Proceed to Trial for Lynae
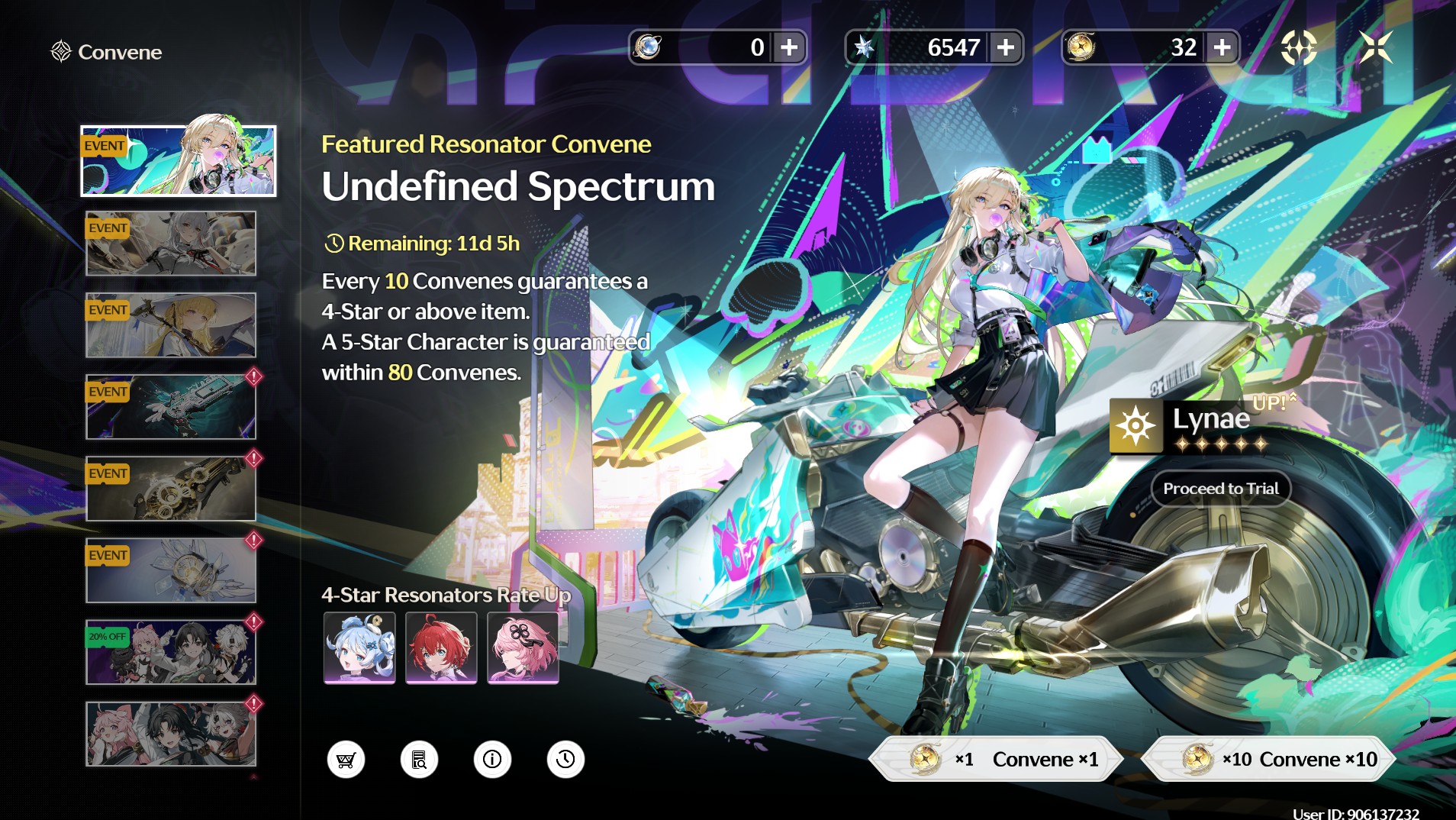 tap(1220, 489)
